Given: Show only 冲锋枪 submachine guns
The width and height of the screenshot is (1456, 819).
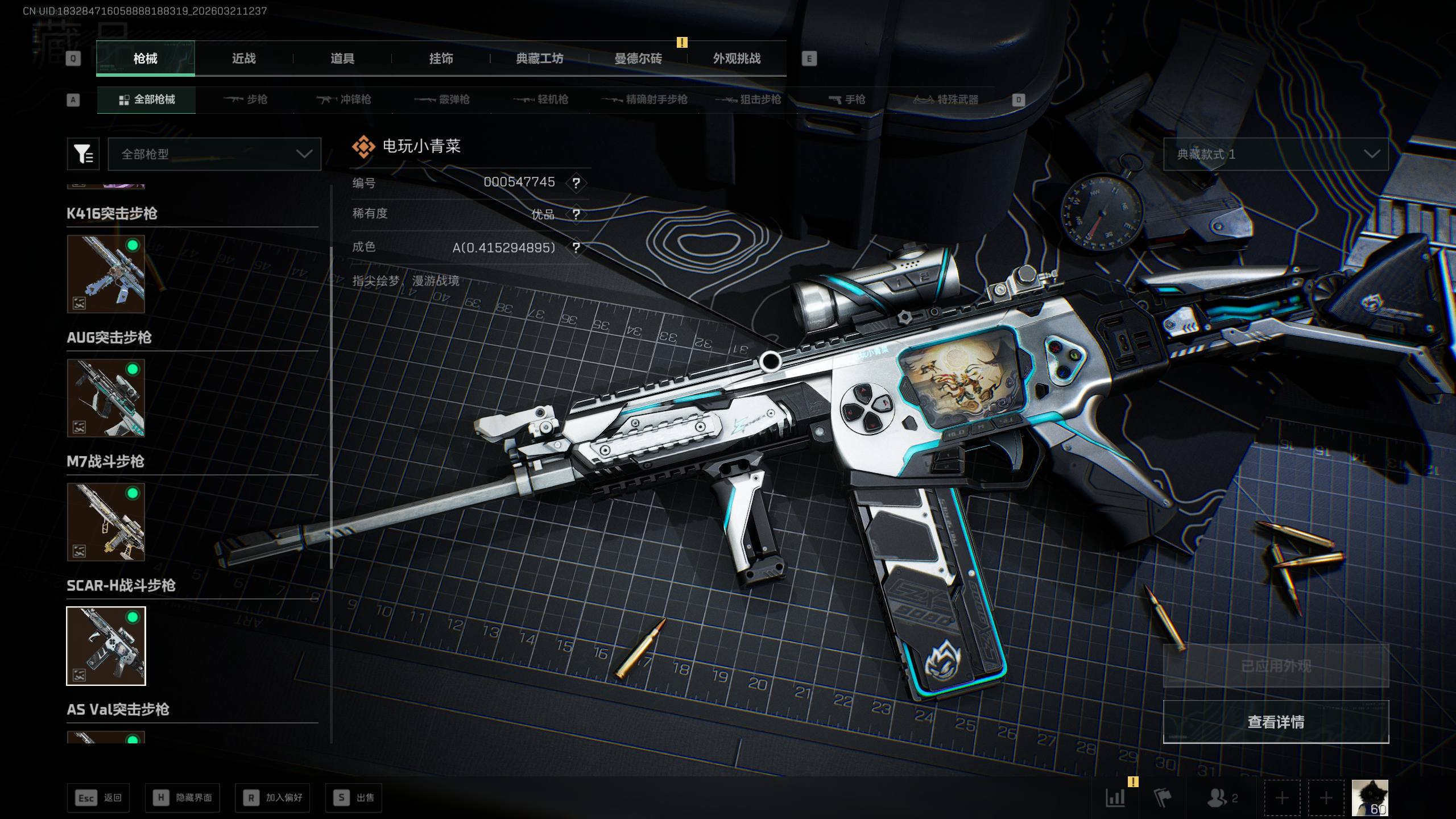Looking at the screenshot, I should click(x=344, y=100).
